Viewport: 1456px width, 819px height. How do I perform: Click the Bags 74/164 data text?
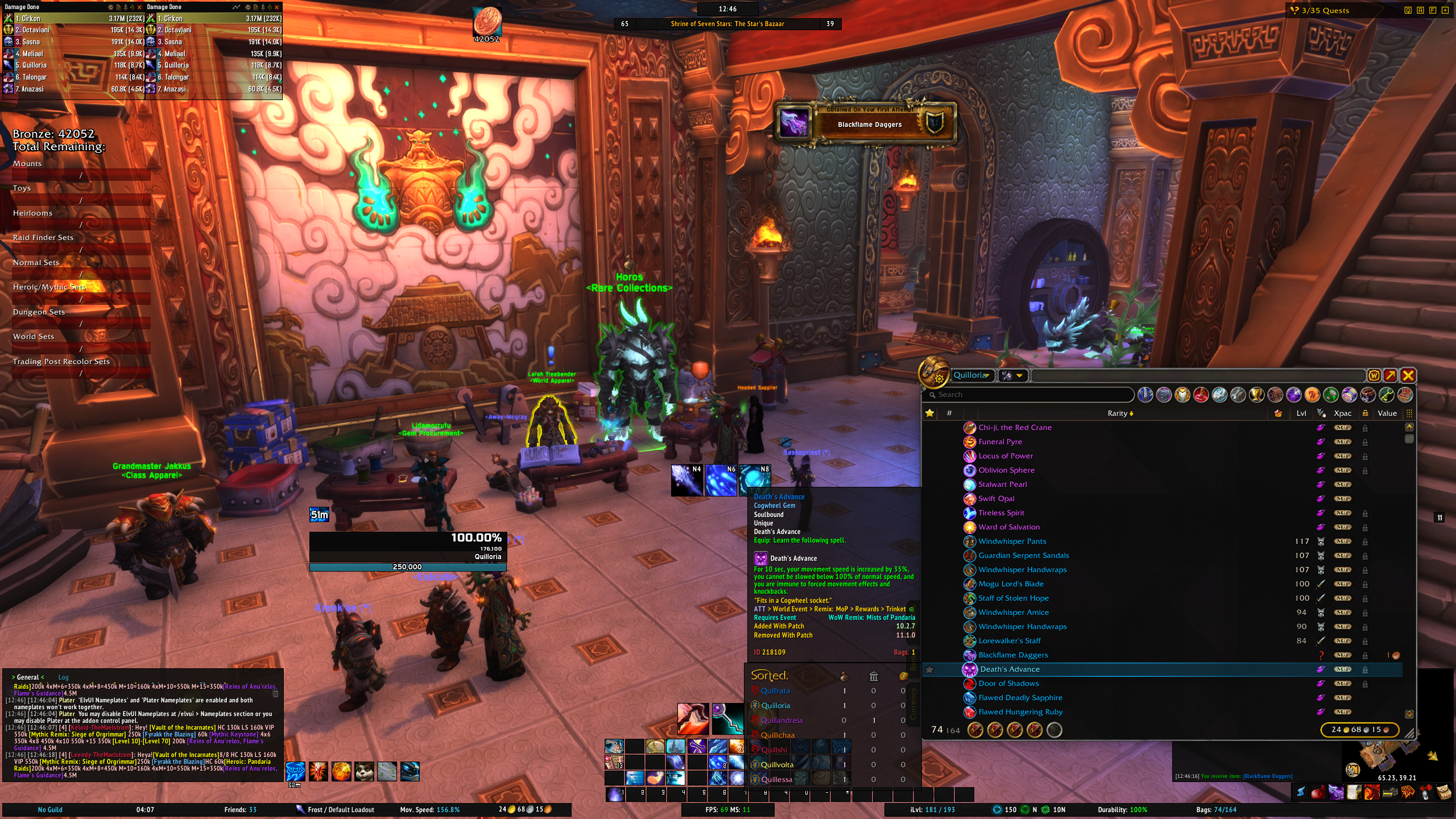(1216, 810)
